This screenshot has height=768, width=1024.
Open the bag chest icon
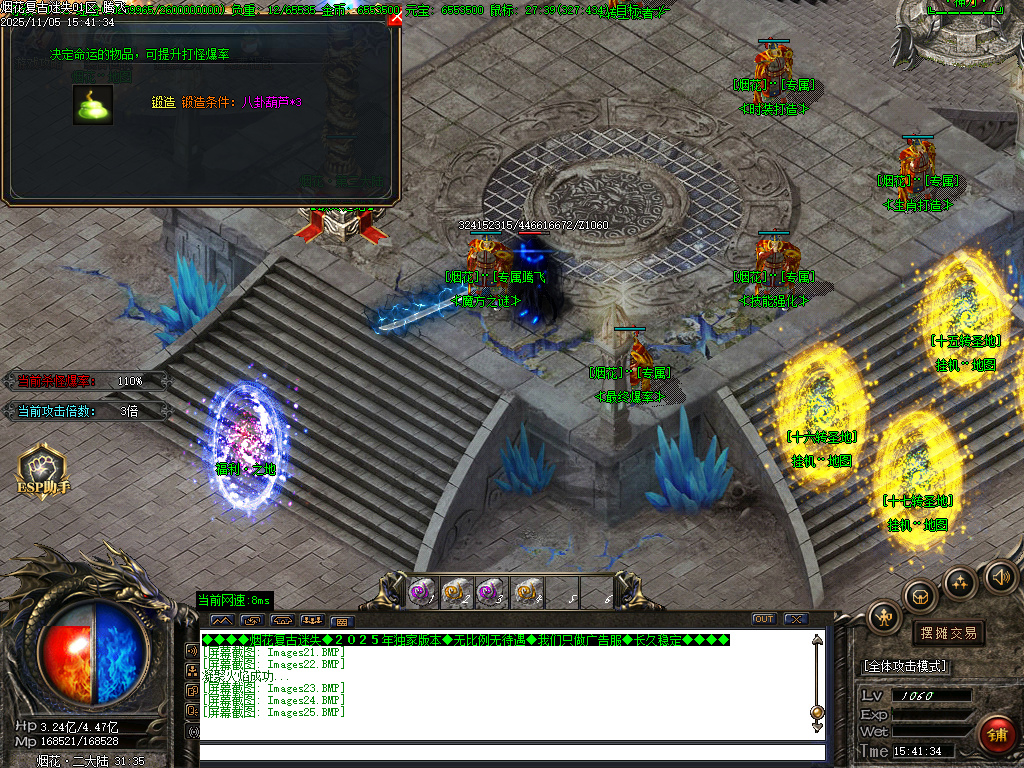pos(920,597)
